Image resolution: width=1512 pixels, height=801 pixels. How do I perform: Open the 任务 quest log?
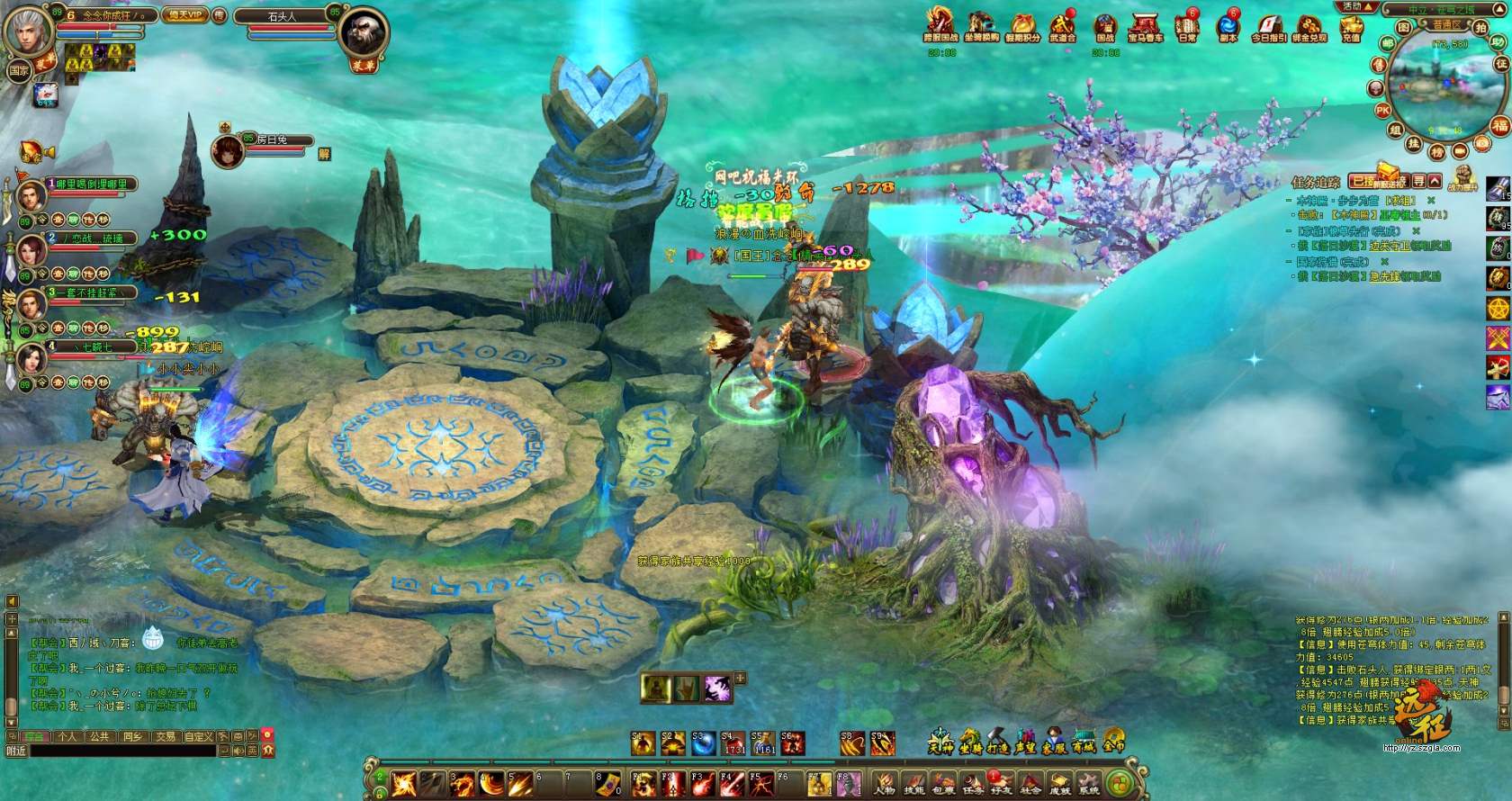point(972,783)
